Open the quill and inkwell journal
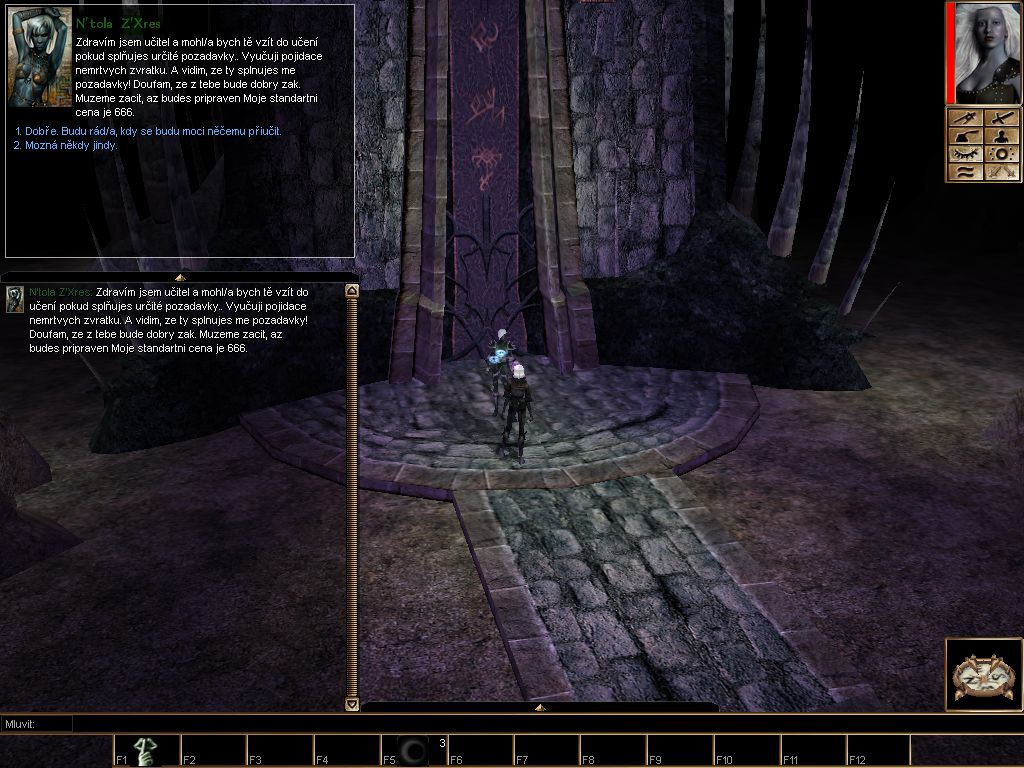Screen dimensions: 1024x768 (x=965, y=136)
